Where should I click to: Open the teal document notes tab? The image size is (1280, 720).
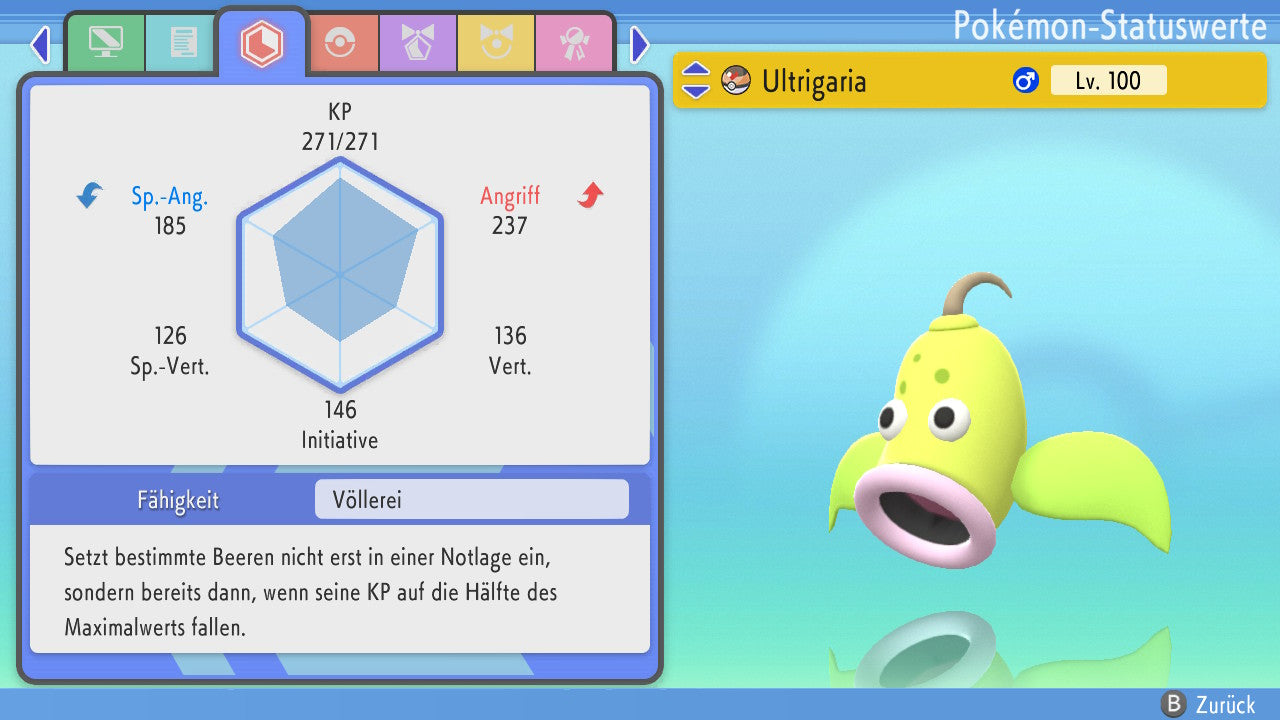[x=183, y=43]
